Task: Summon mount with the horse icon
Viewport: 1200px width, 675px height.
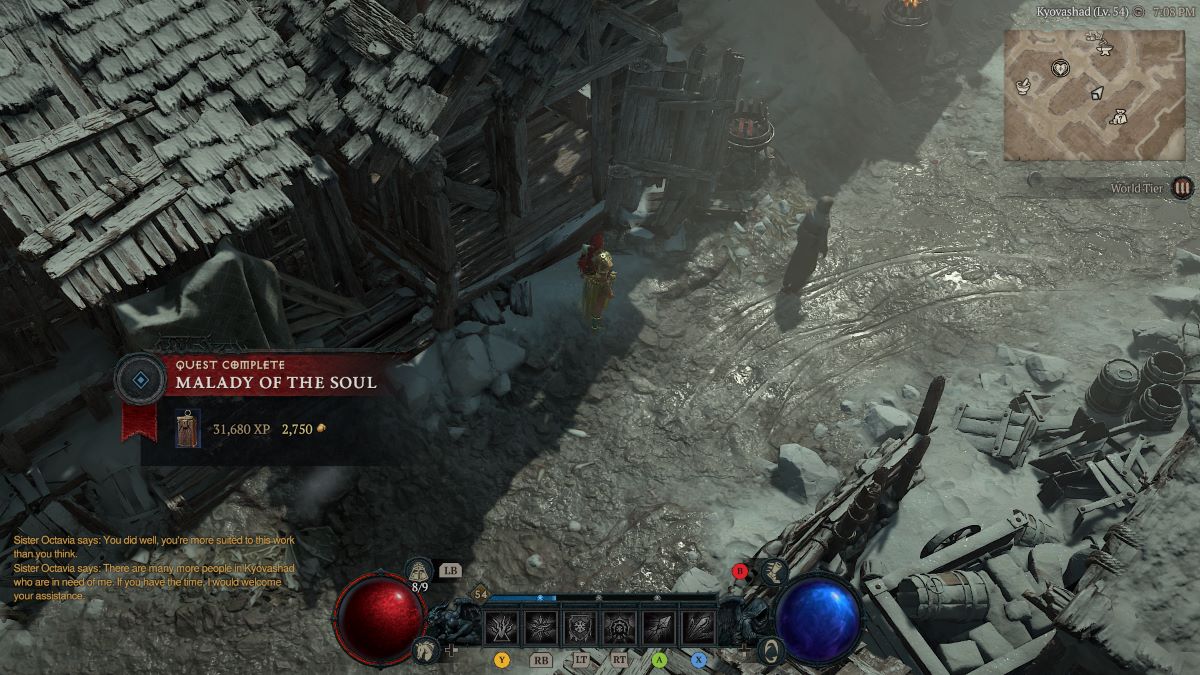Action: (425, 650)
